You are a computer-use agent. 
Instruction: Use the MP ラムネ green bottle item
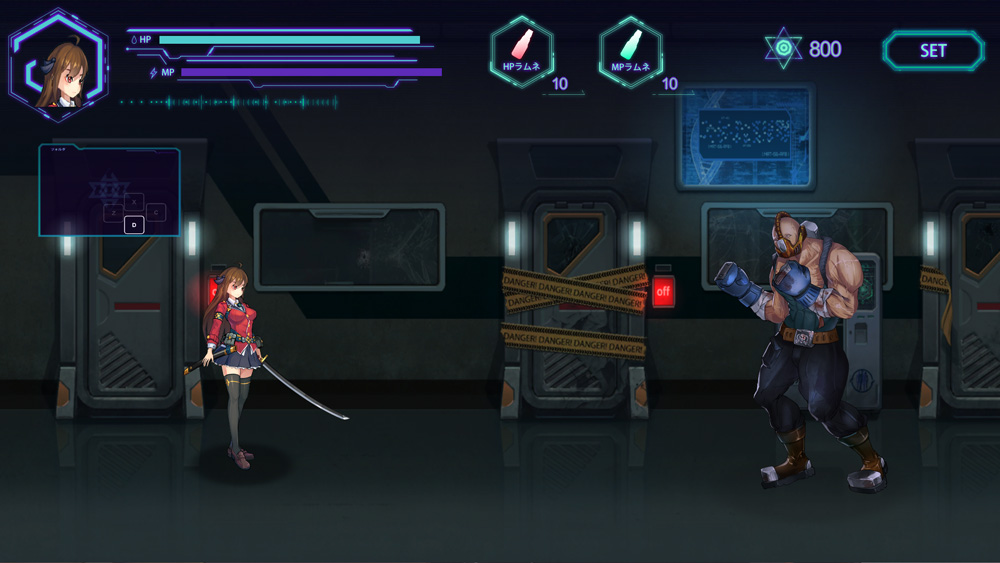[631, 51]
